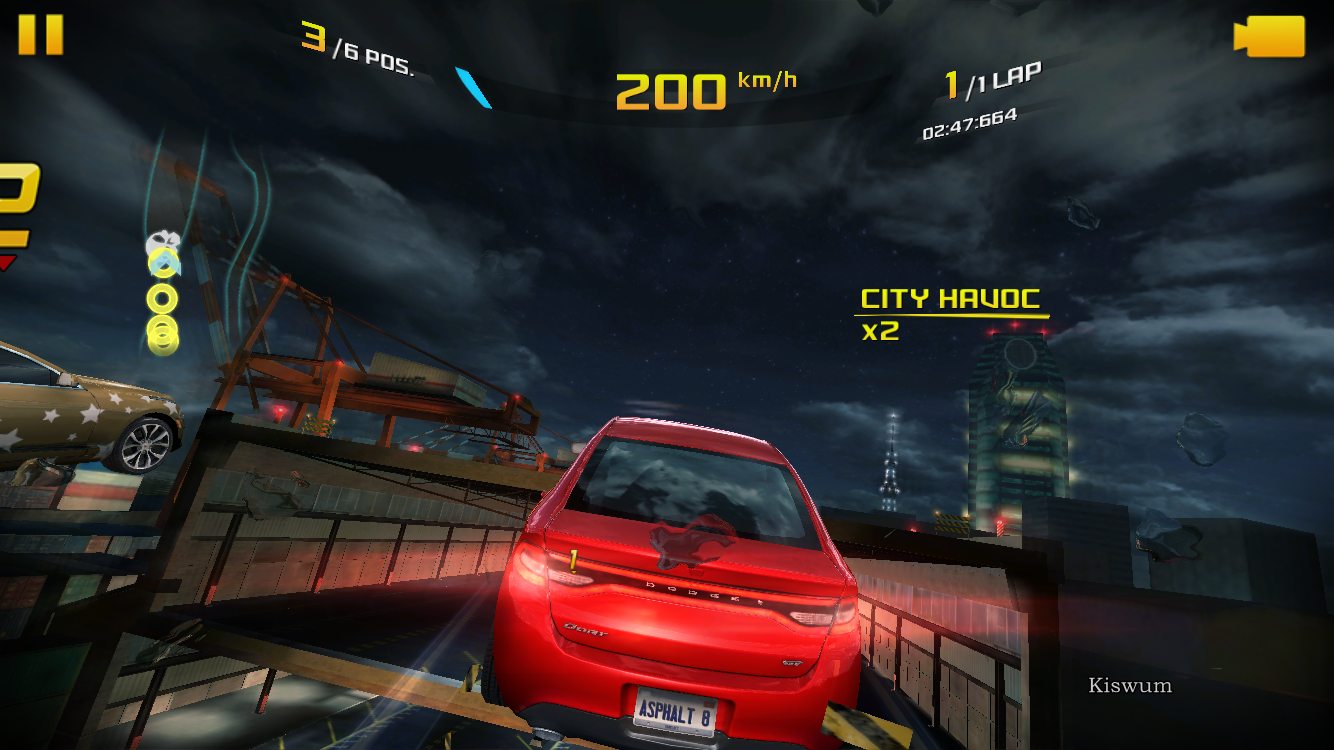
Task: Switch the camera view
Action: point(1270,37)
